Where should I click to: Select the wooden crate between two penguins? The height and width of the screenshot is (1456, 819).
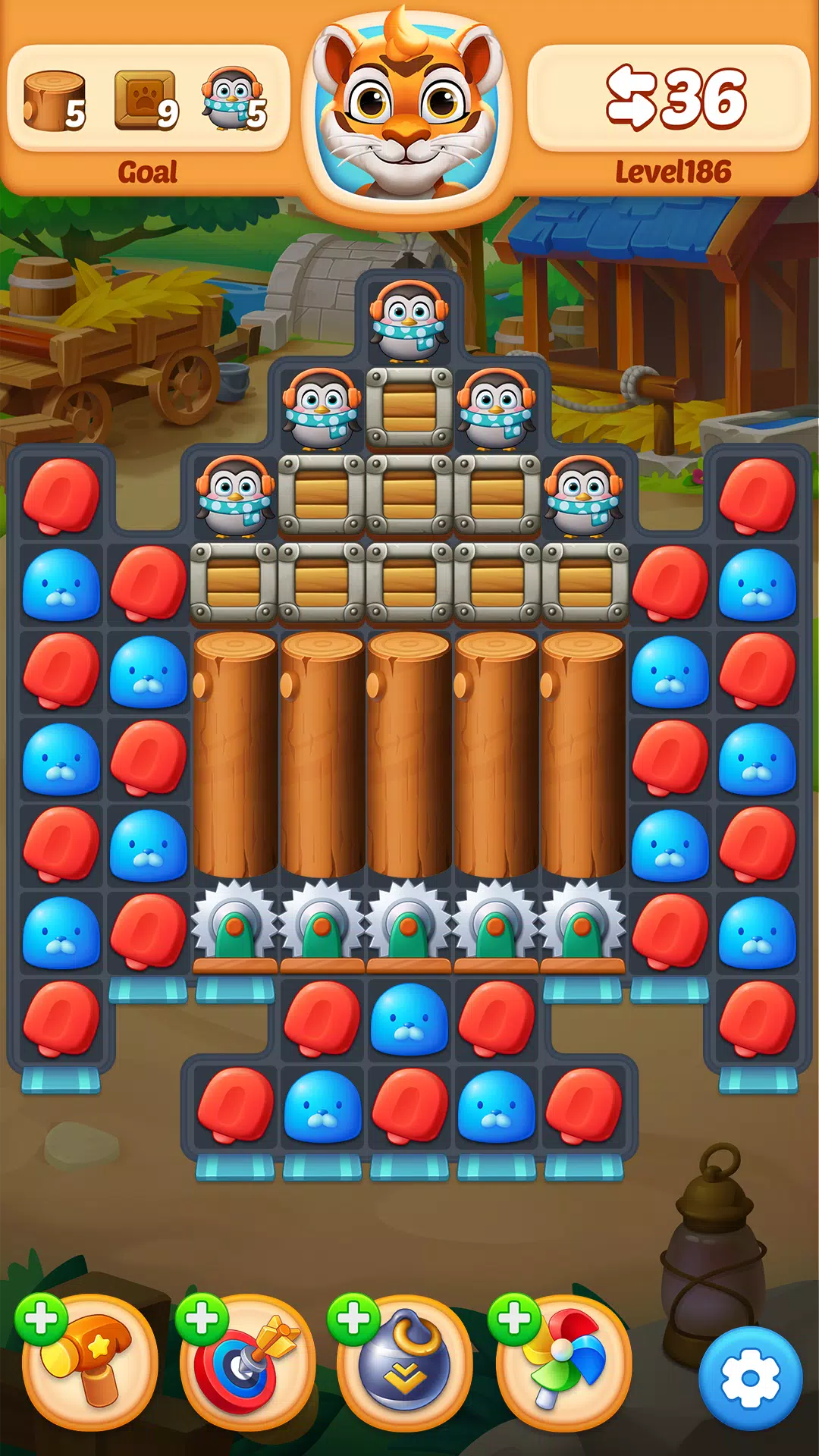tap(409, 408)
